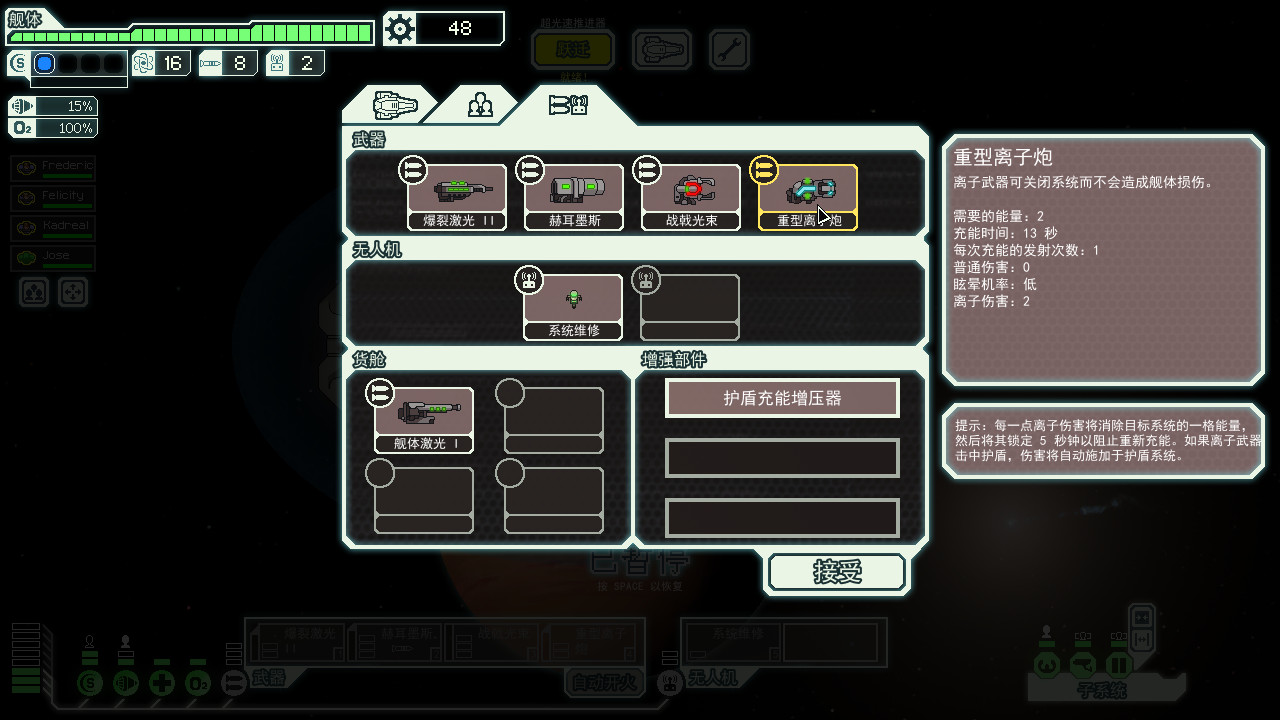Open the settings wrench button
Image resolution: width=1280 pixels, height=720 pixels.
729,49
